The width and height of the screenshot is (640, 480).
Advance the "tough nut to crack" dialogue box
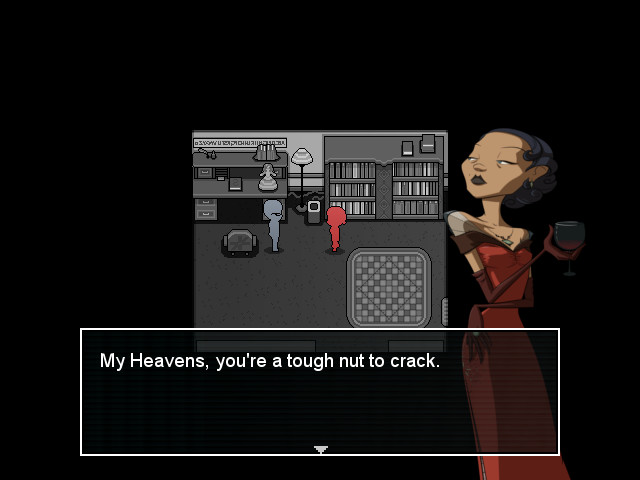319,392
